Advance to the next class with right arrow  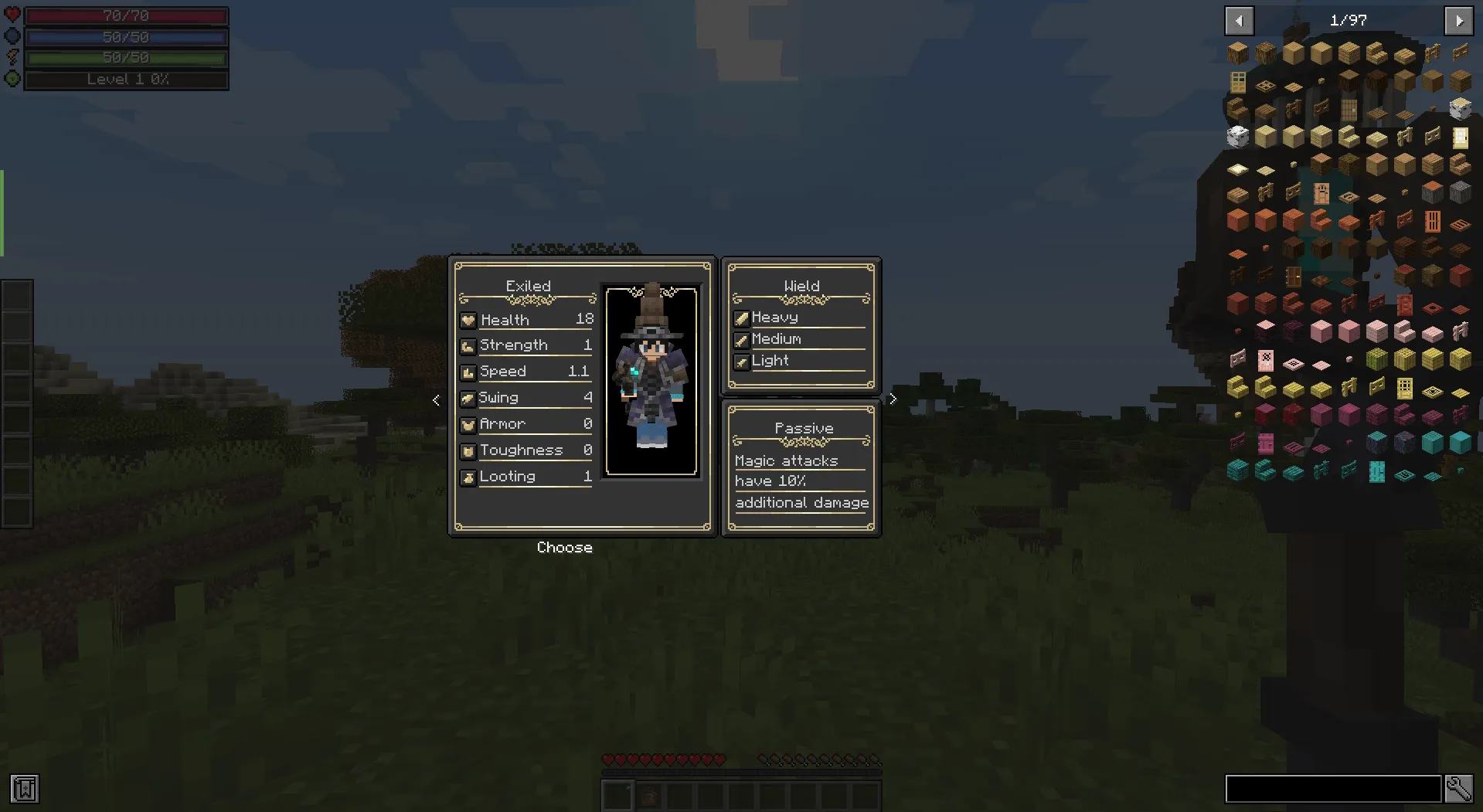click(893, 399)
